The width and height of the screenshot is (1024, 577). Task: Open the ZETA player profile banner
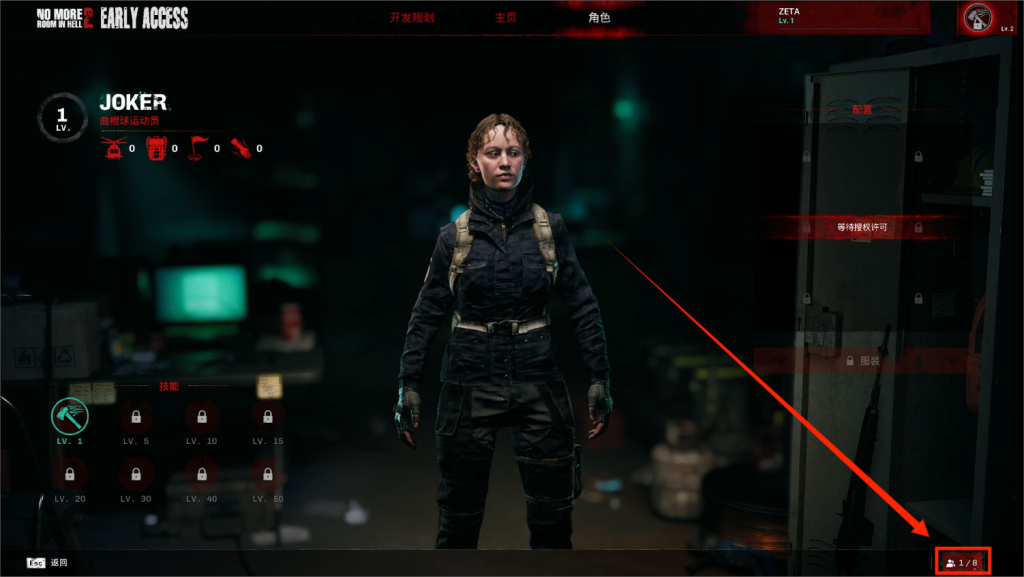[x=850, y=16]
